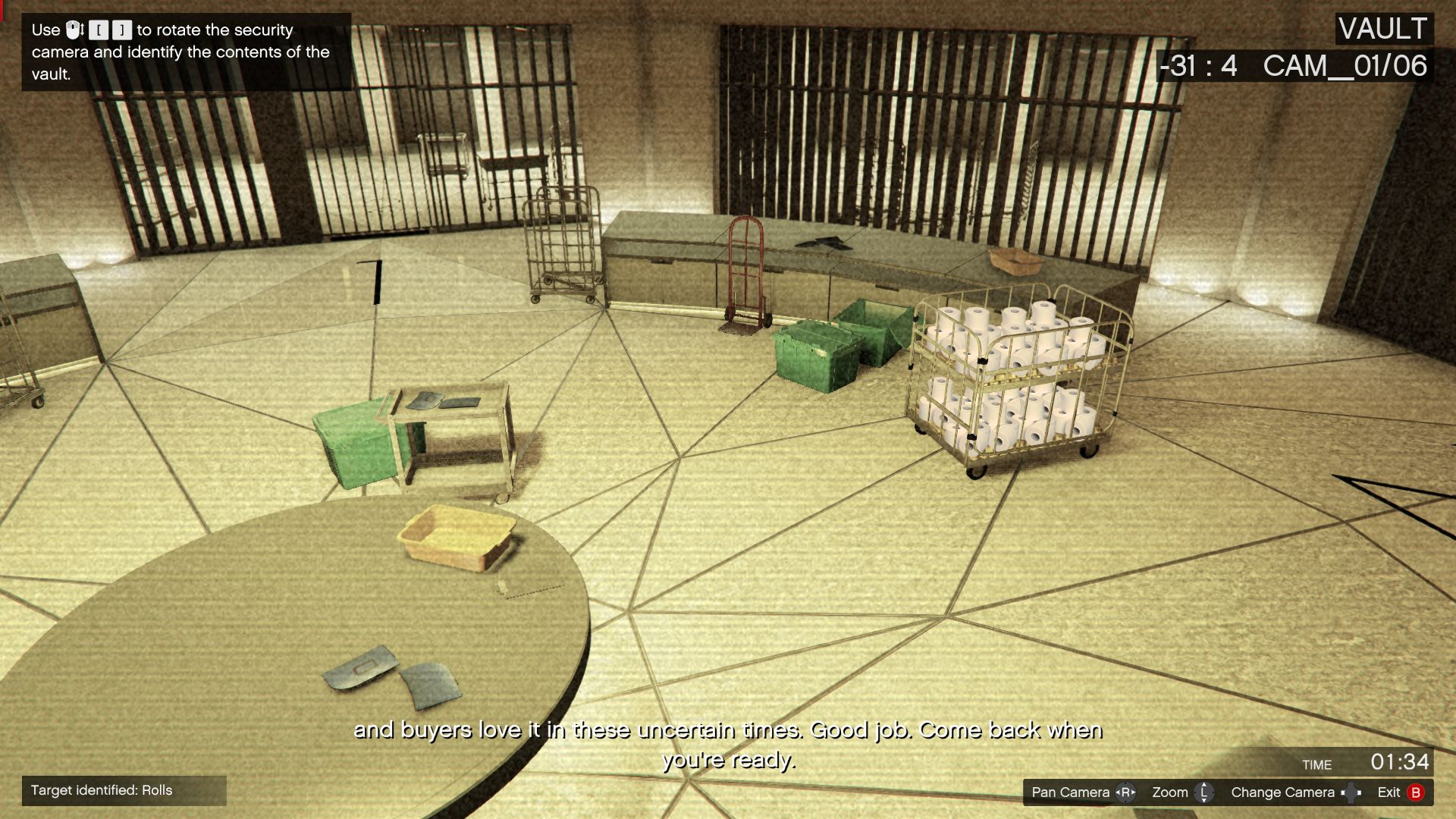Click the red B button icon next to Exit
Viewport: 1456px width, 819px height.
[x=1417, y=792]
